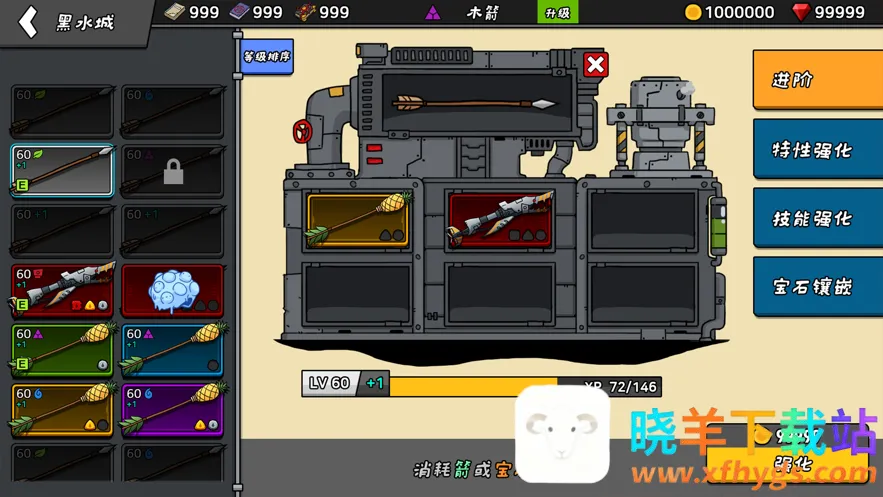Screen dimensions: 883x497
Task: Select the yellow pineapple arrow in inventory
Action: pos(62,410)
